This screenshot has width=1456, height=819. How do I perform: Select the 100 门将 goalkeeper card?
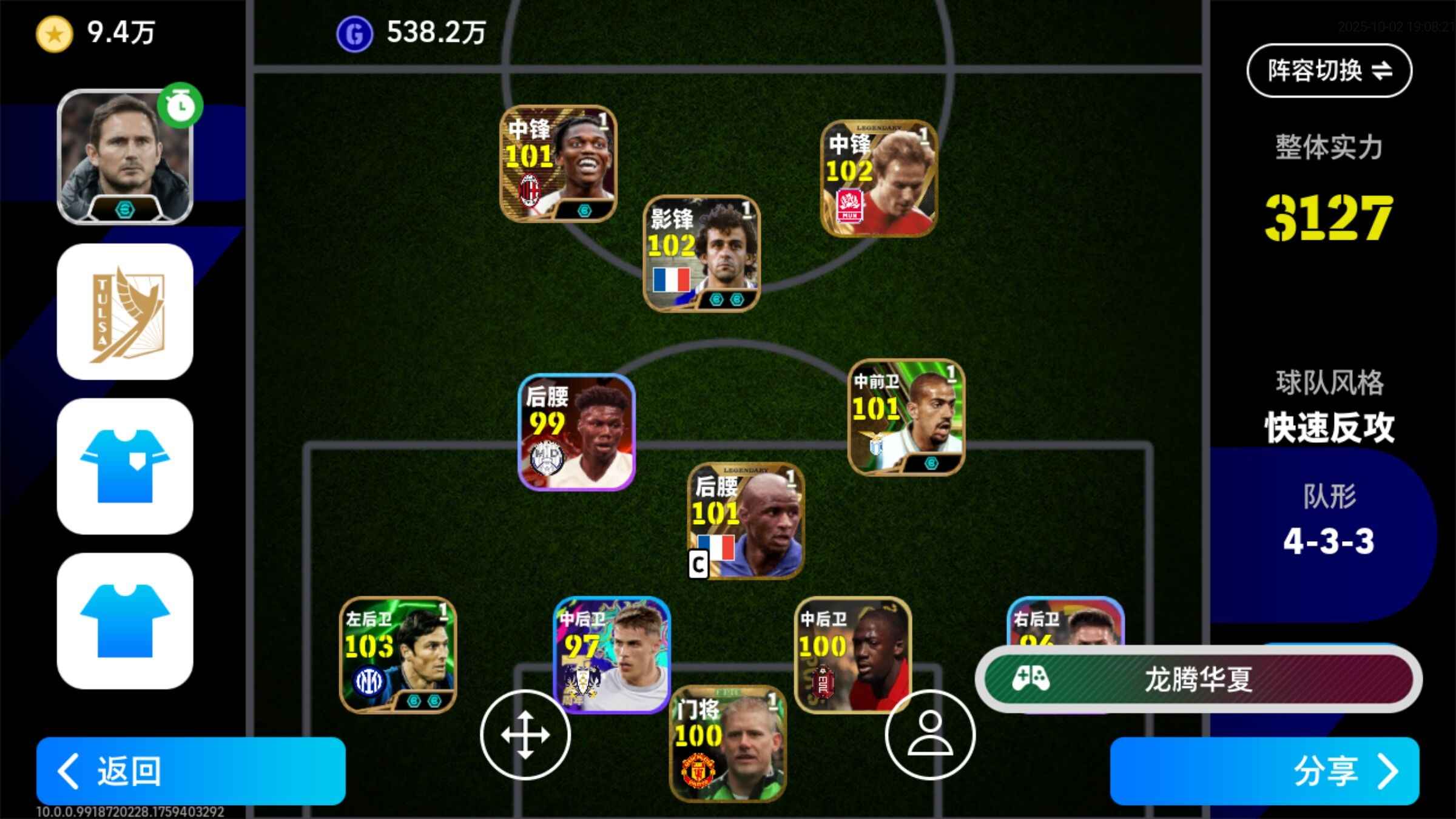727,744
